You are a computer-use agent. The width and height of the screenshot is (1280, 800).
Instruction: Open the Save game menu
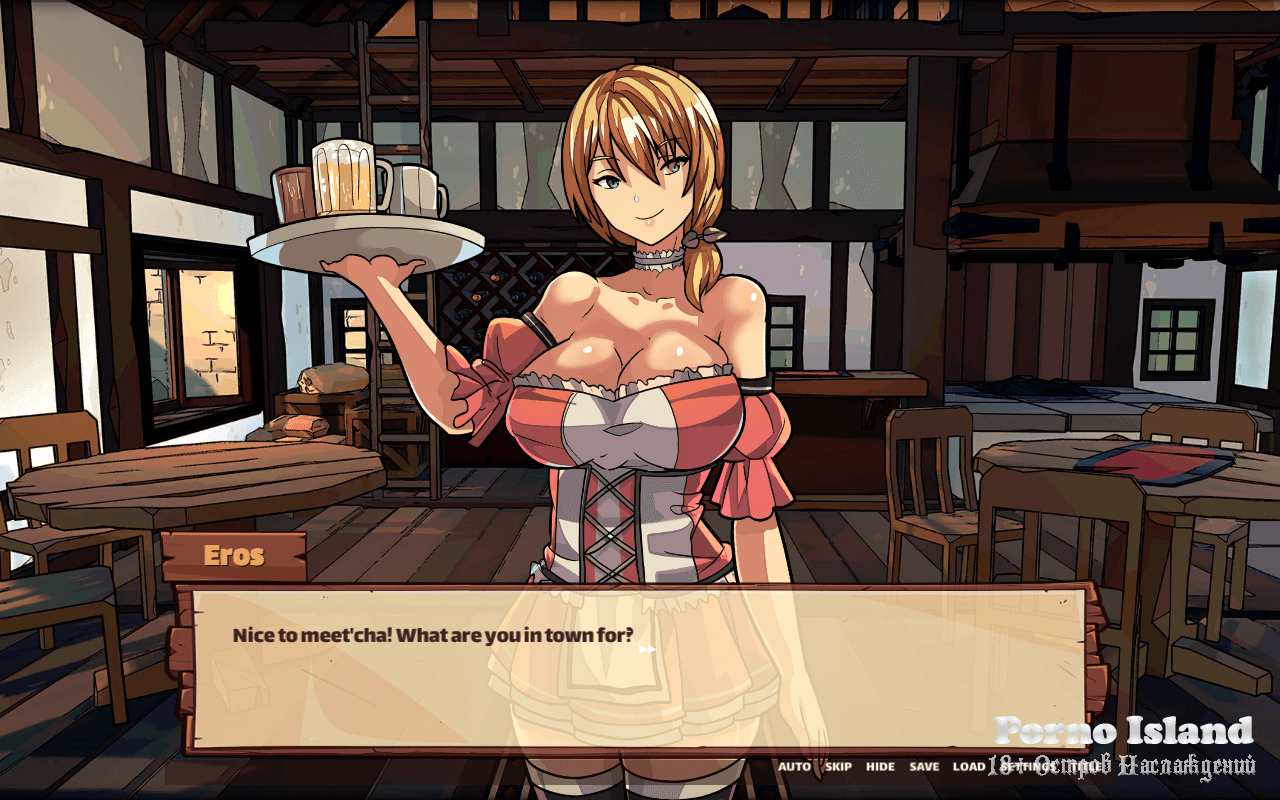[924, 767]
